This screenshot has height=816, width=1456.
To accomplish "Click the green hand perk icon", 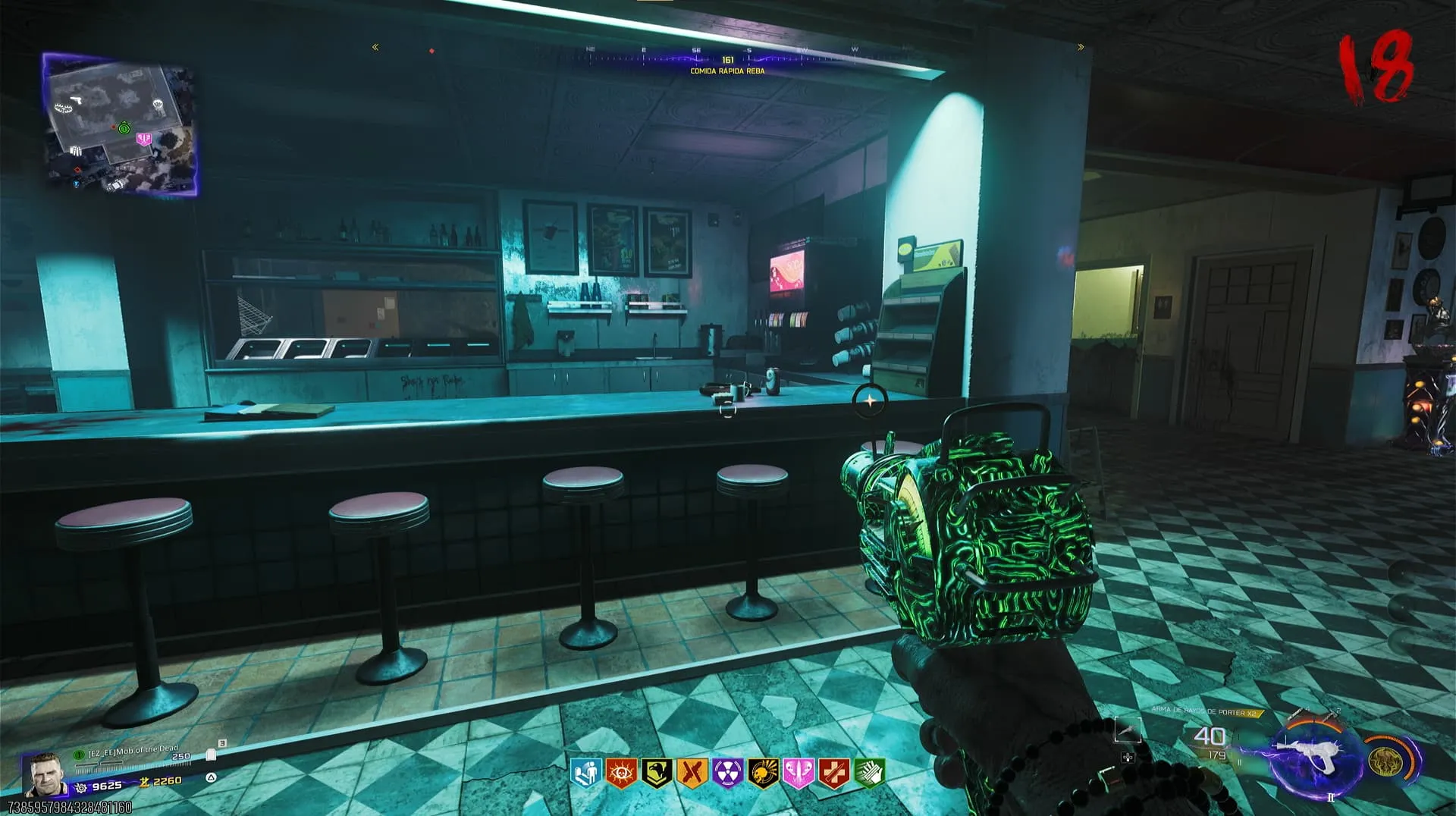I will pyautogui.click(x=869, y=774).
